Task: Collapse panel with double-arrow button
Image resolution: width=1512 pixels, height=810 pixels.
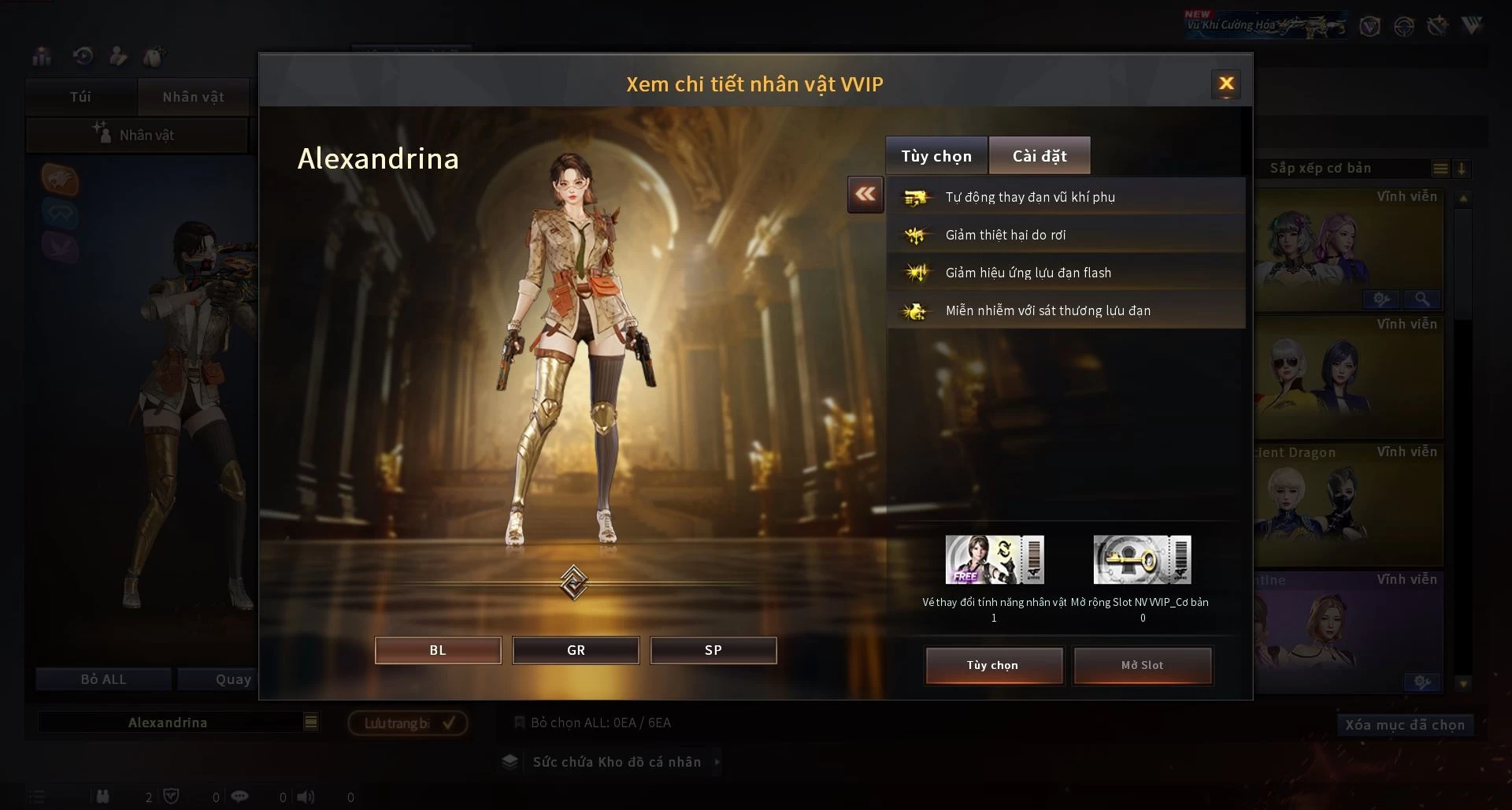Action: point(865,194)
